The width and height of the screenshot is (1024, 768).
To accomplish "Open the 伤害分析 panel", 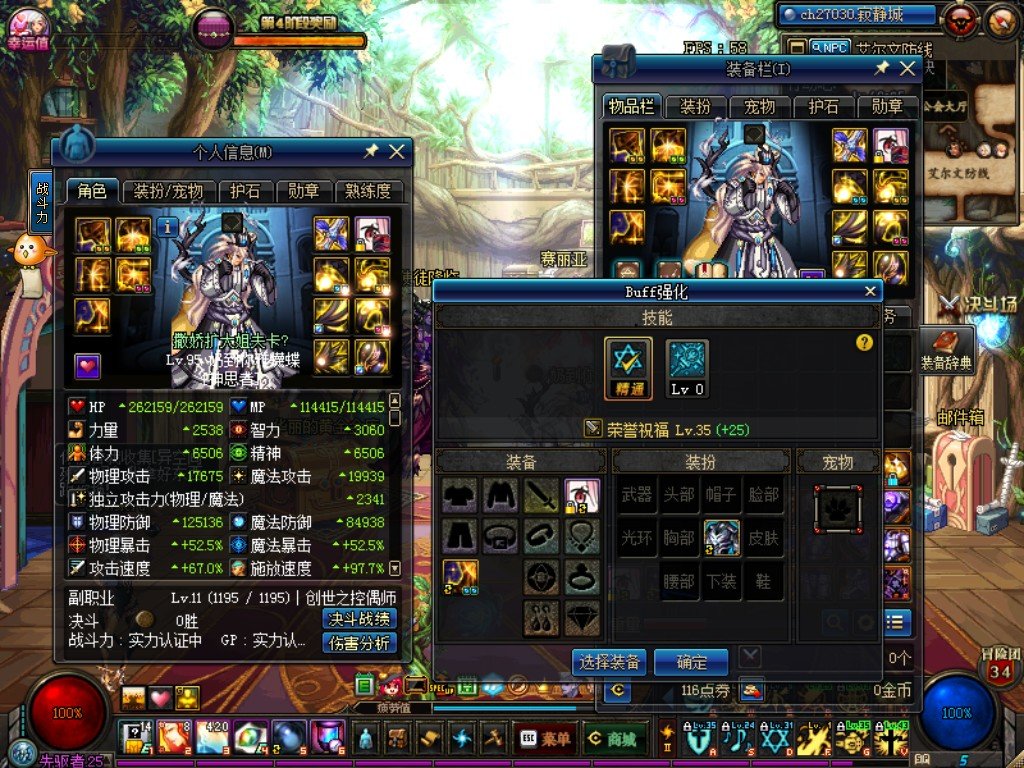I will click(x=360, y=643).
